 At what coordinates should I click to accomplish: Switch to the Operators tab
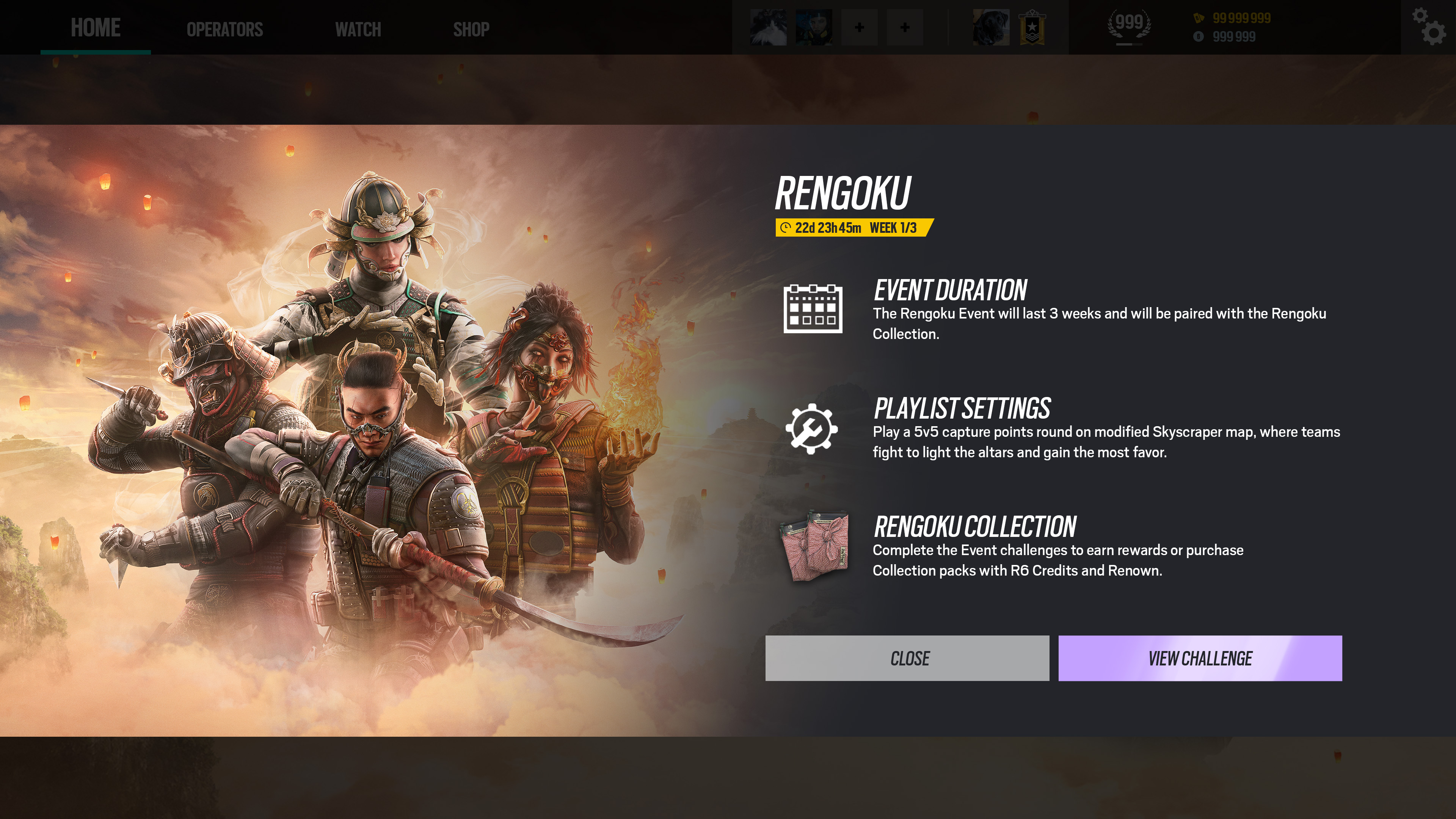pos(224,30)
